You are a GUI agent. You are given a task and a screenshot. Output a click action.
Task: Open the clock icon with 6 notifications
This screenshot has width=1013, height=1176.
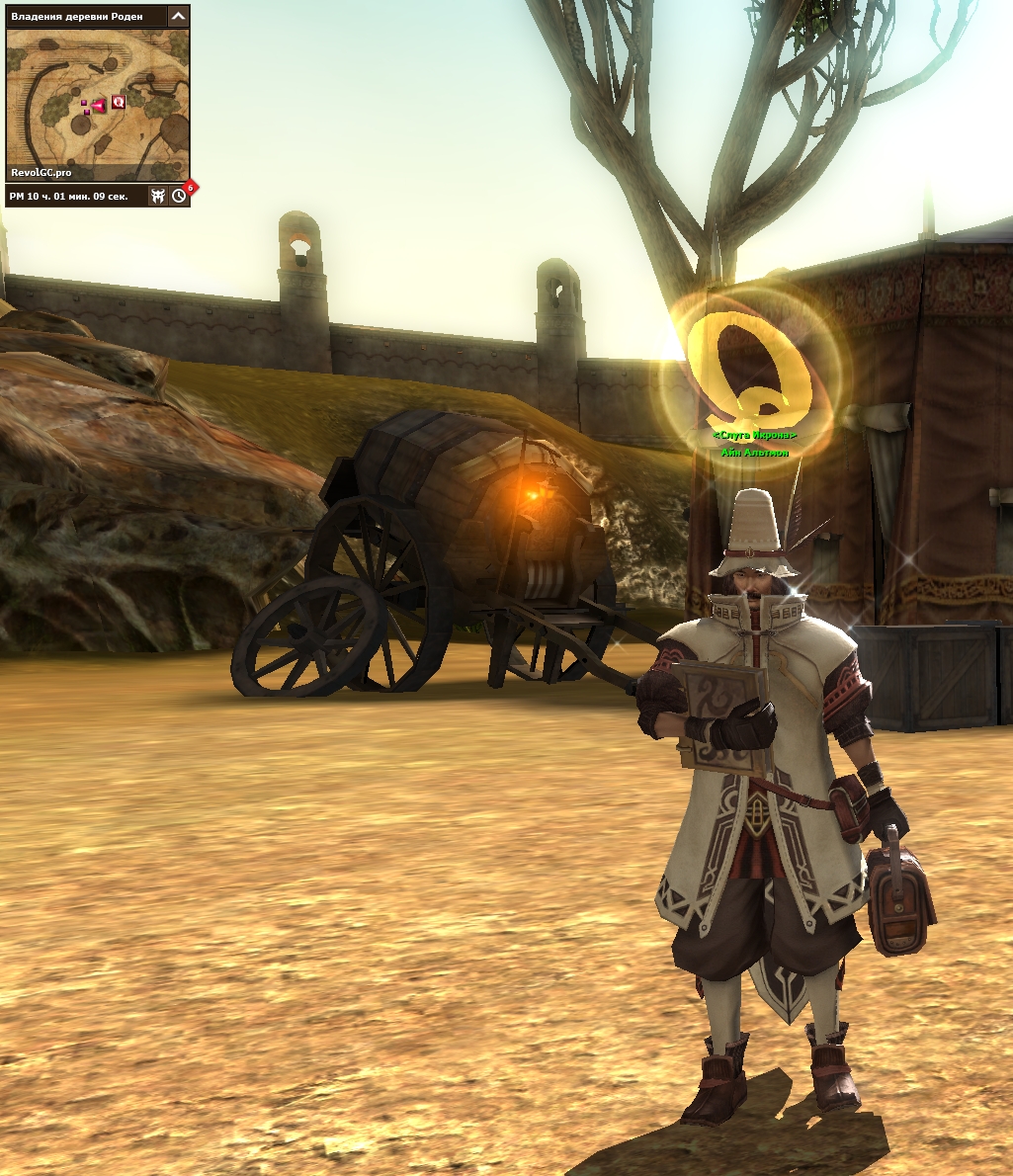coord(179,196)
